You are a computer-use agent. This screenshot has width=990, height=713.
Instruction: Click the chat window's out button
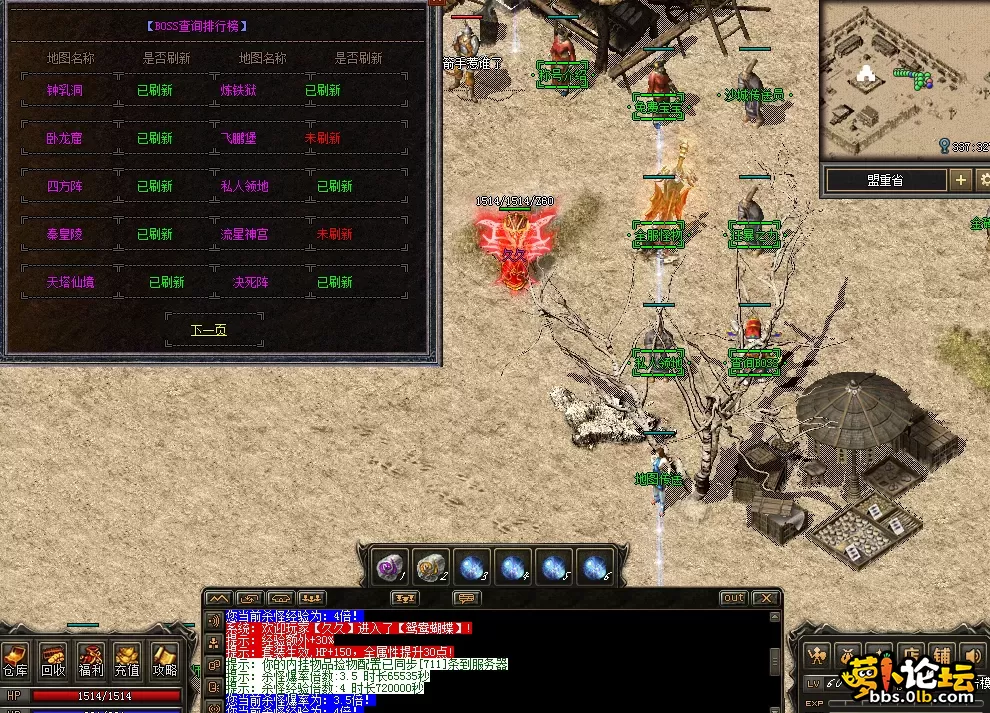pos(734,598)
